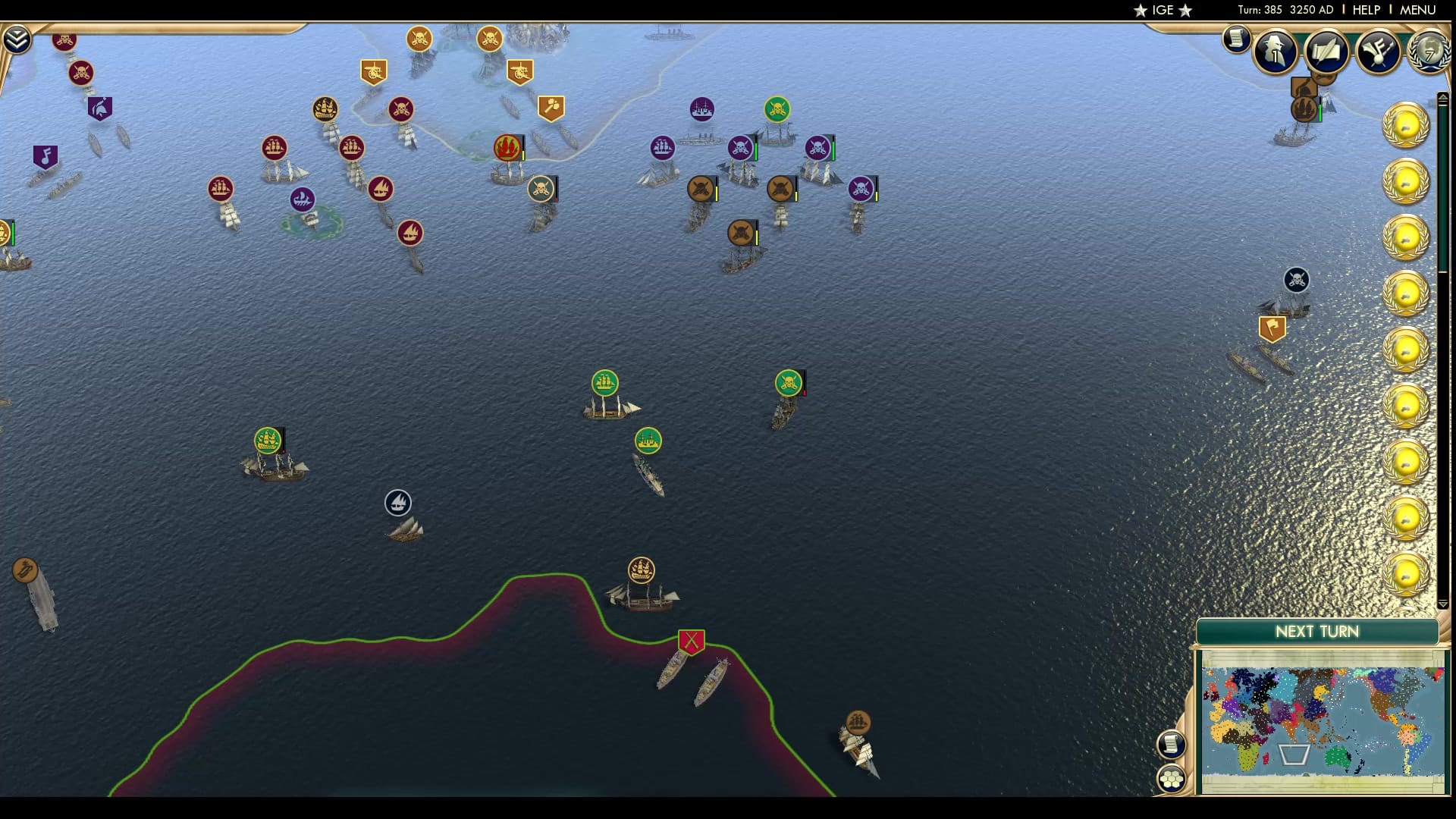
Task: Open the Culture overview artist icon
Action: [1379, 52]
